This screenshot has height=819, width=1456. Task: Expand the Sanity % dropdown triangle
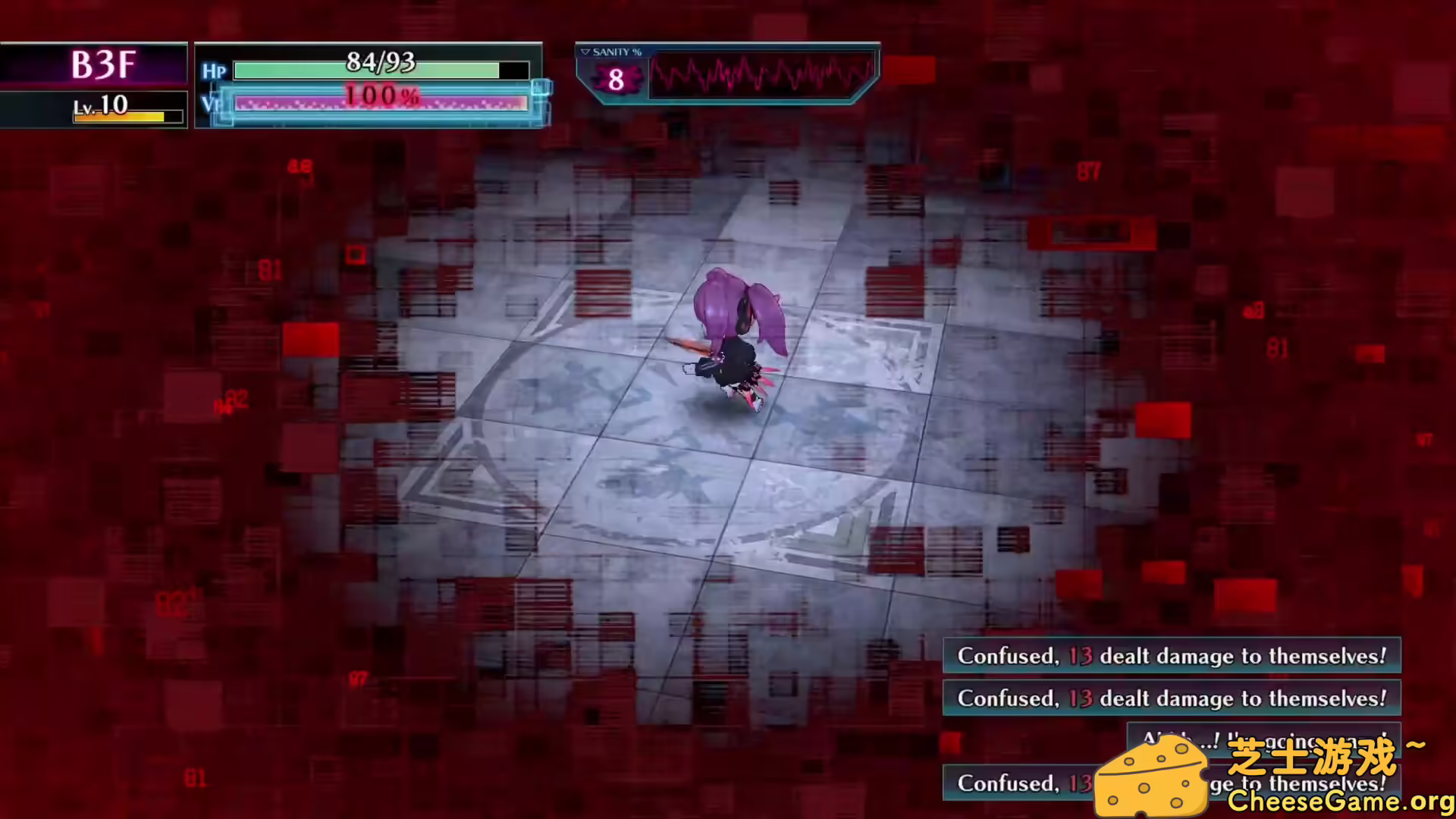click(x=584, y=52)
